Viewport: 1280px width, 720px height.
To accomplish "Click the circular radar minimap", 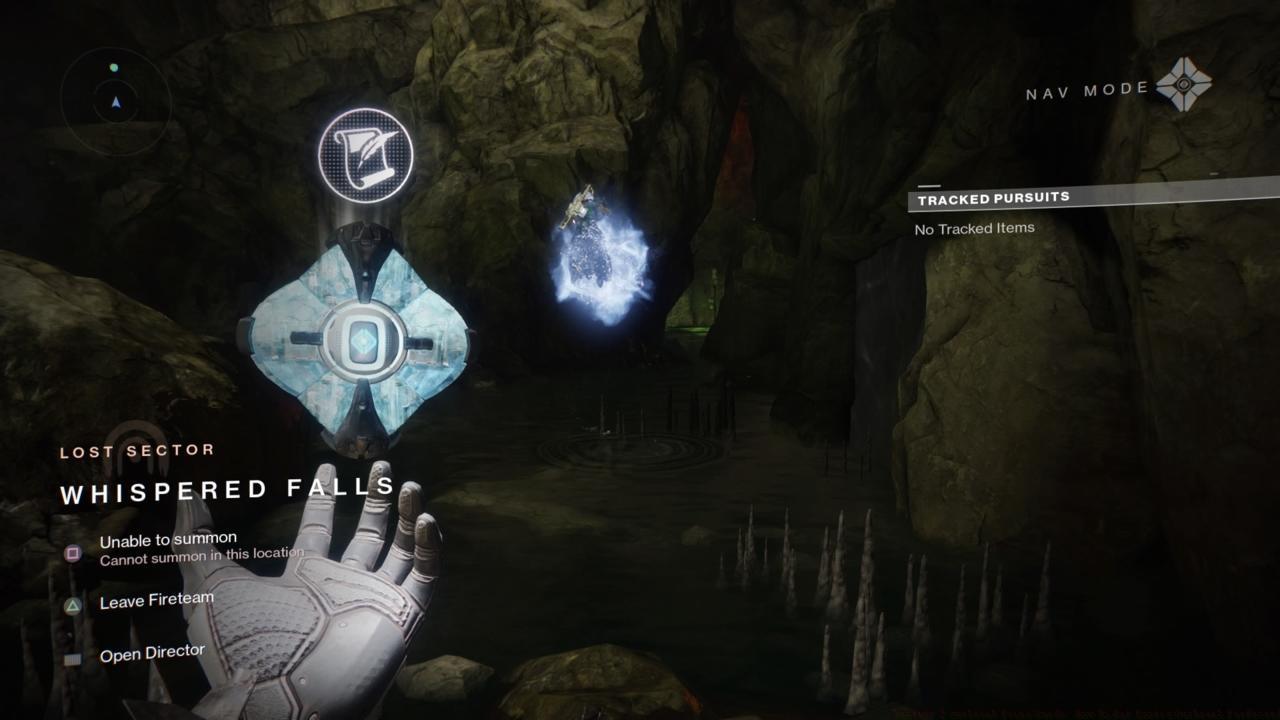I will coord(116,100).
